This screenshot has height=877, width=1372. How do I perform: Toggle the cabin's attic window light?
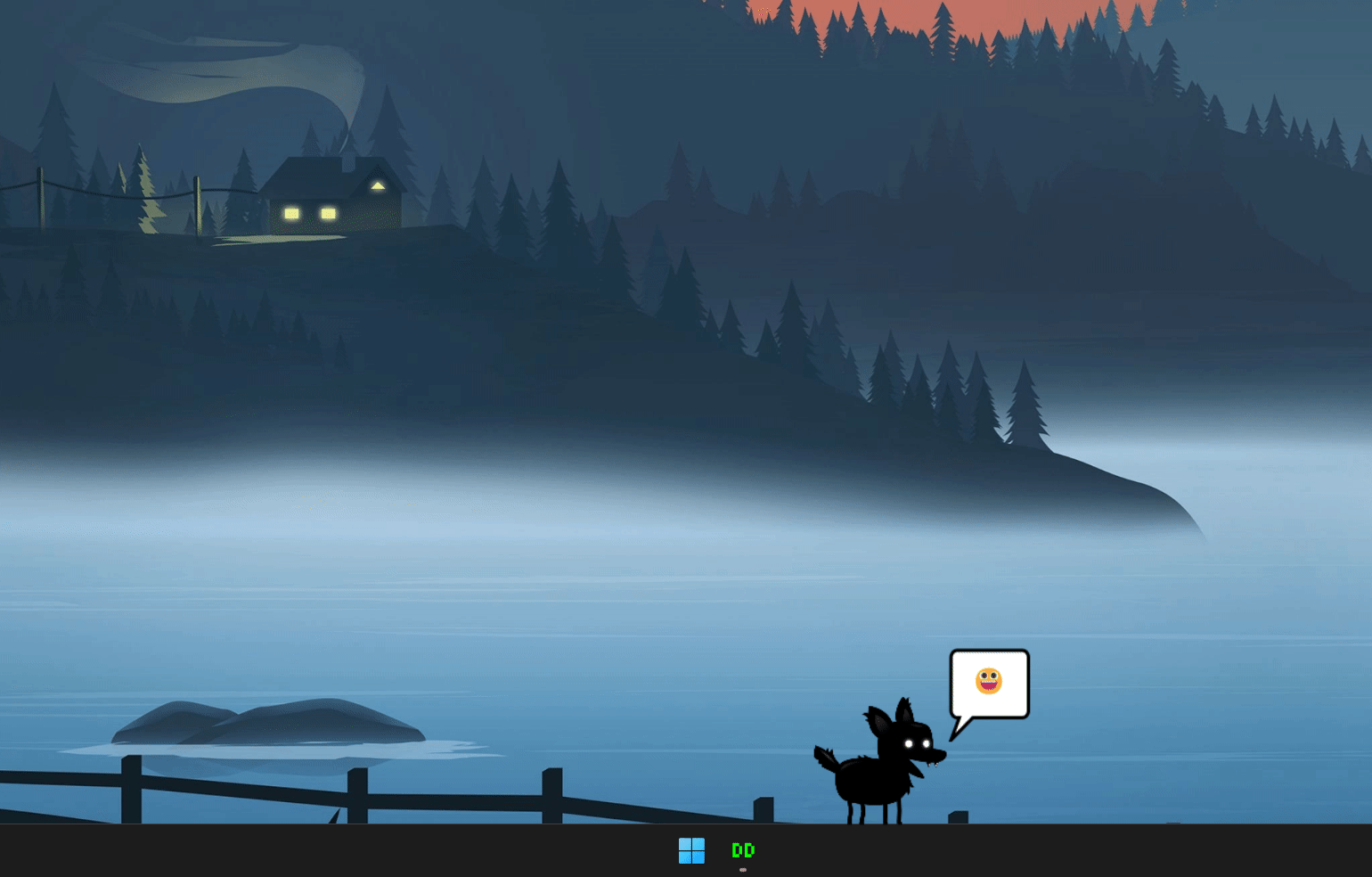378,185
